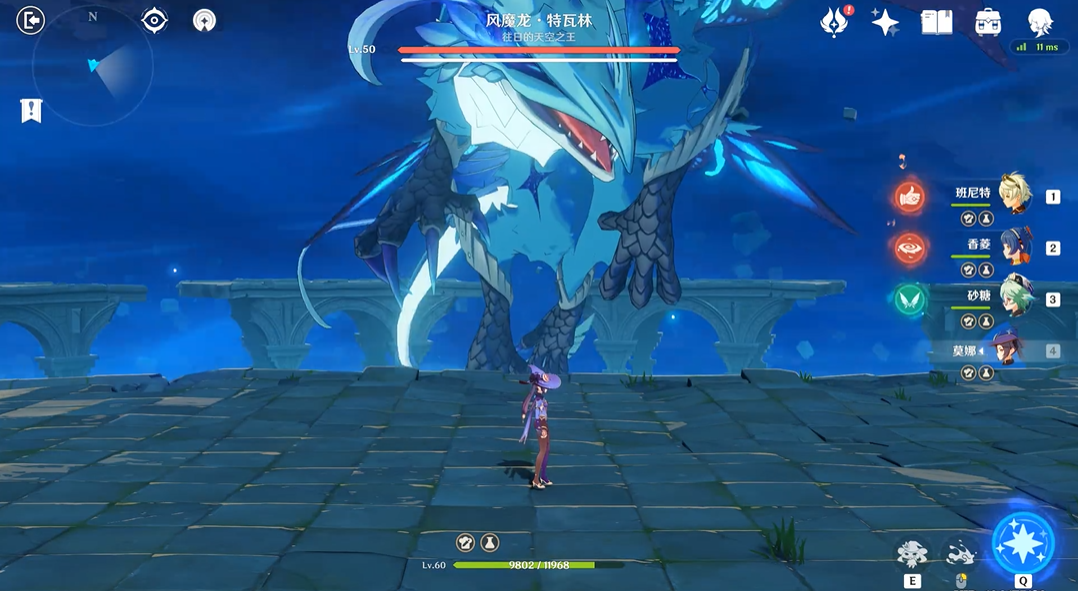The image size is (1078, 591).
Task: Open the Wish four-pointed star menu
Action: tap(885, 22)
